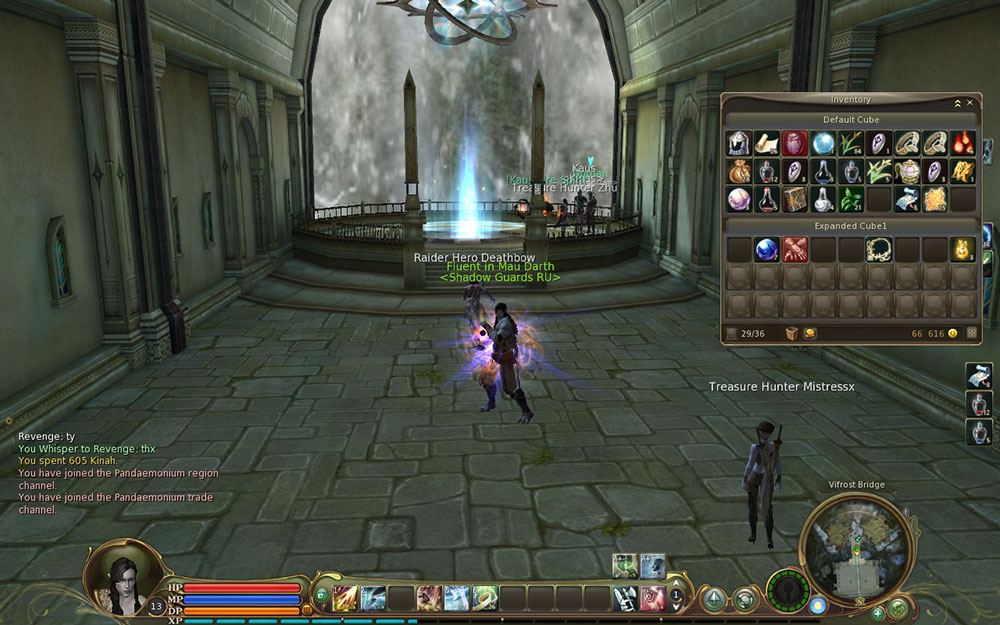Select the brown coin pouch item
The width and height of the screenshot is (1000, 625).
tap(739, 171)
